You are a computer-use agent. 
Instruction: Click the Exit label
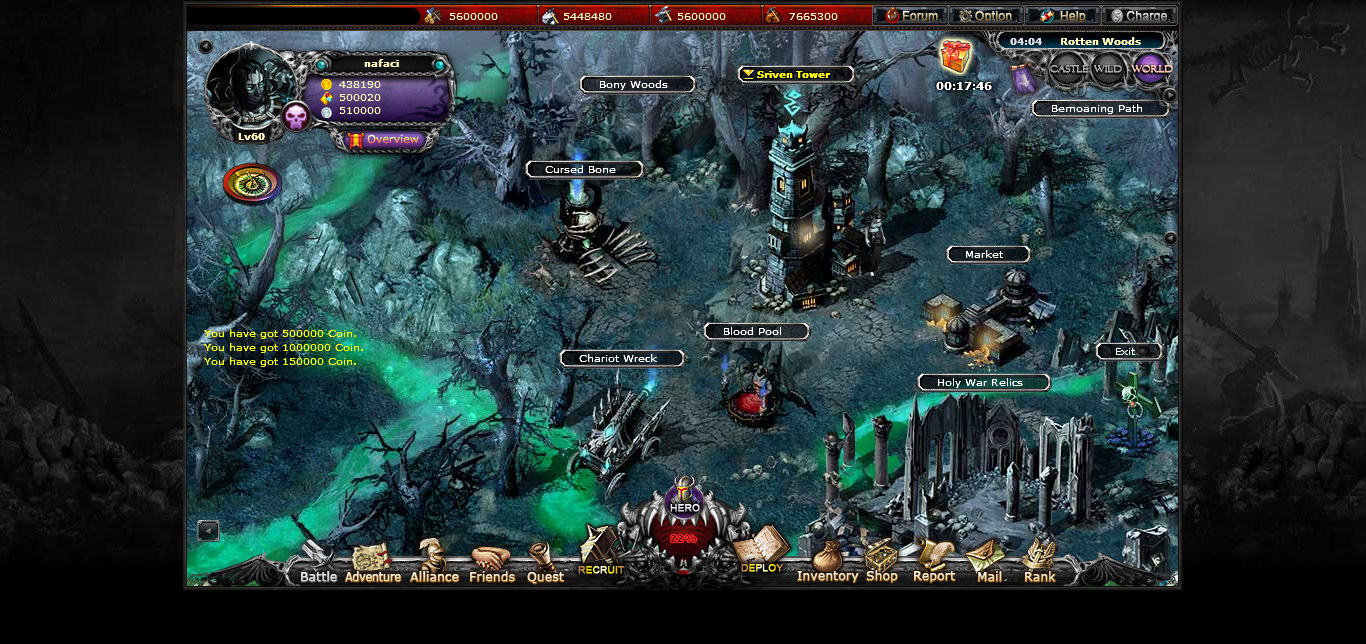[1128, 352]
